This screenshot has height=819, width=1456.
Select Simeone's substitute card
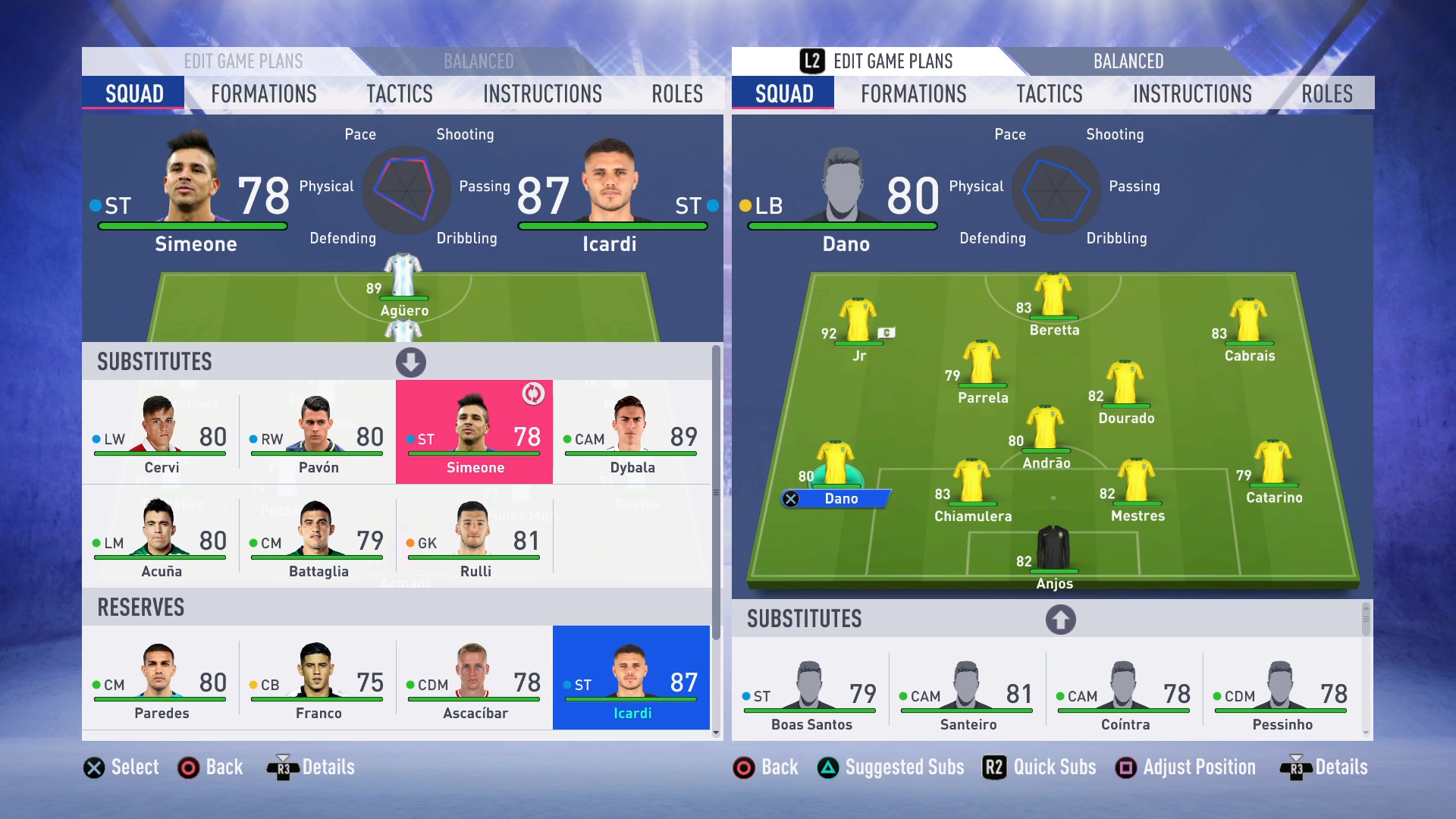pos(474,432)
